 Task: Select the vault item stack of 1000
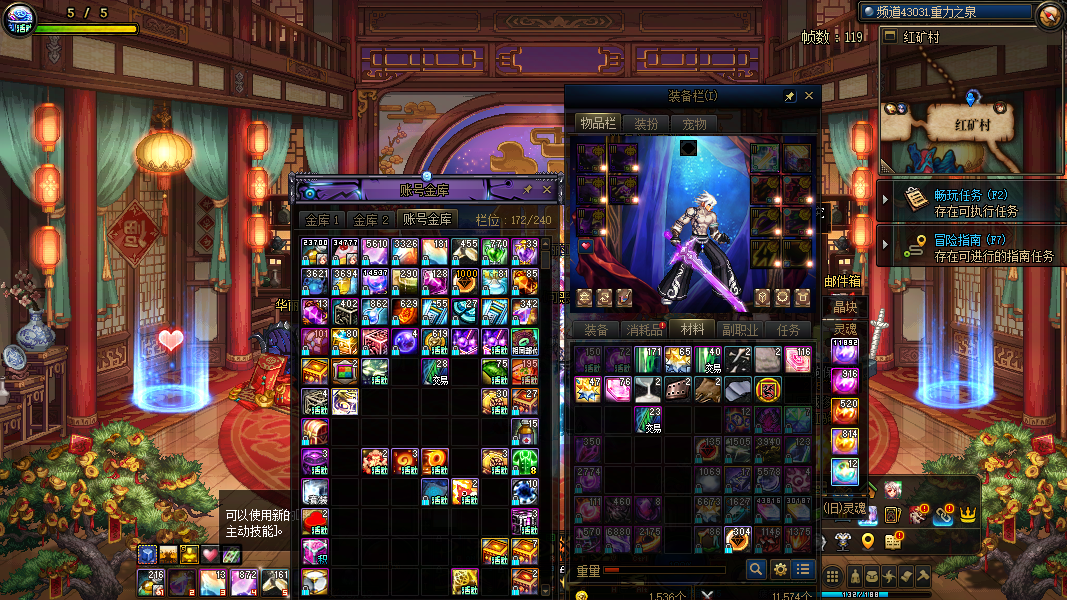[x=466, y=281]
